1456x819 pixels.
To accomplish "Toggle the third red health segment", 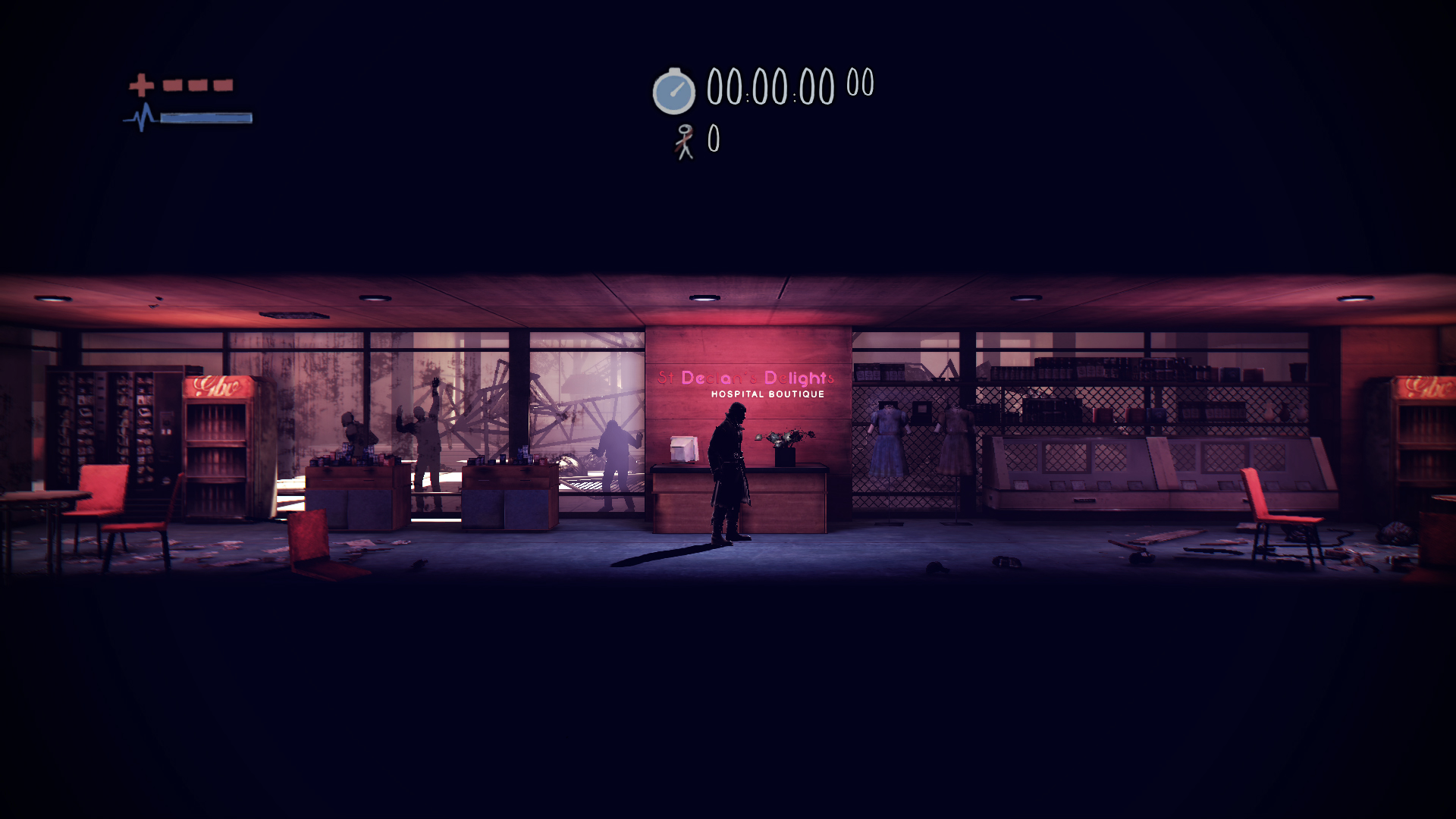I will click(x=222, y=86).
